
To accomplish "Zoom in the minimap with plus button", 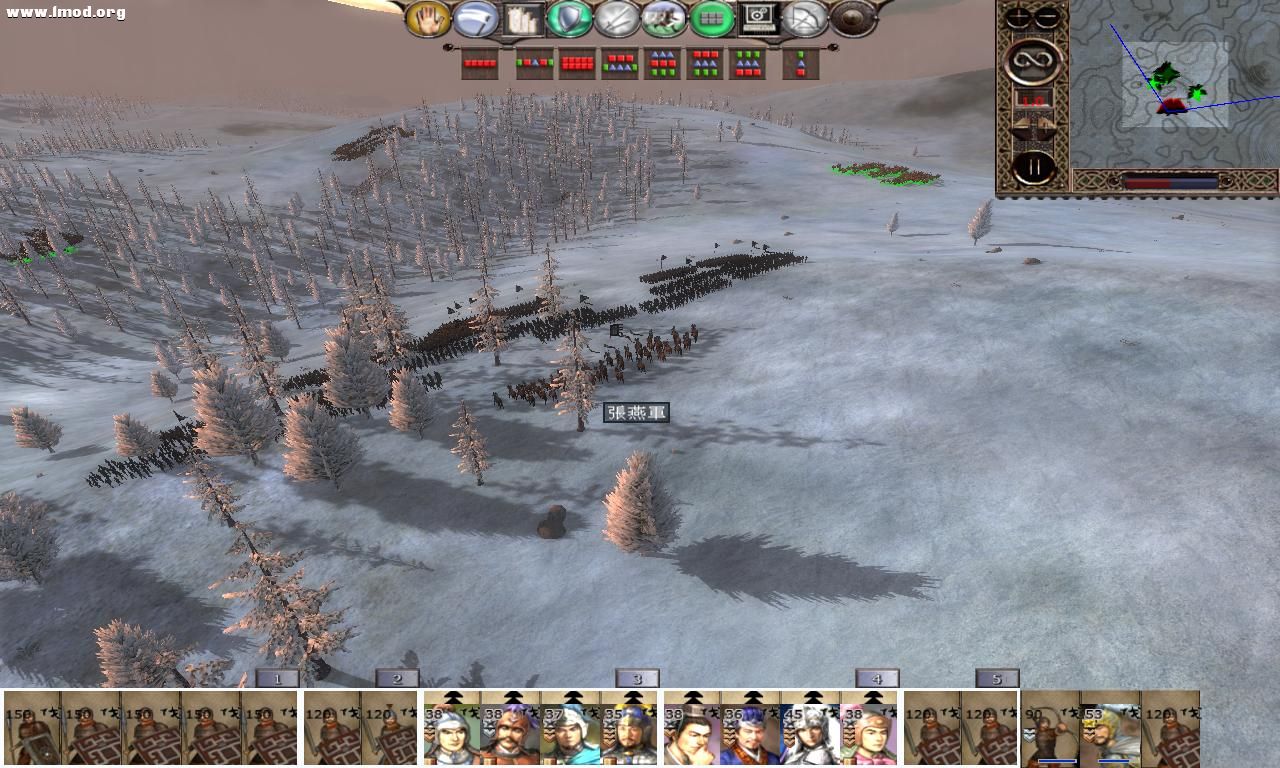I will pyautogui.click(x=1019, y=18).
